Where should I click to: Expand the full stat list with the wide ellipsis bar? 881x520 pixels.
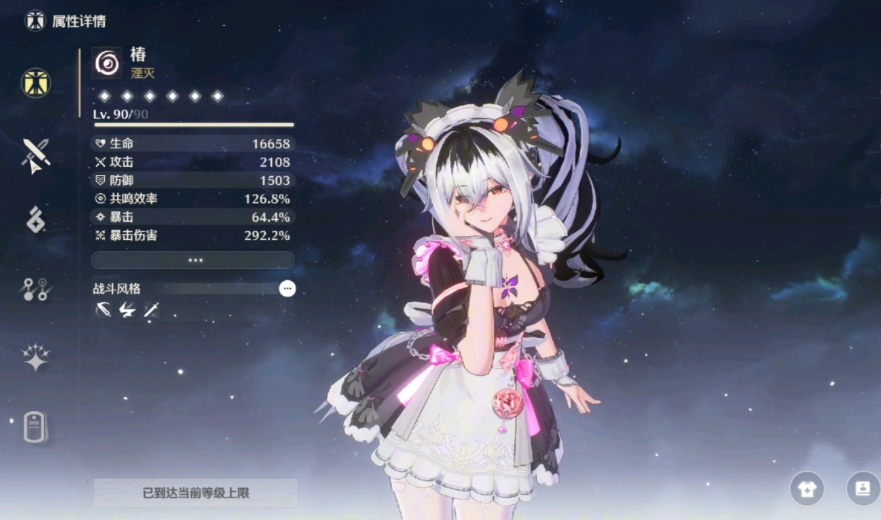click(x=194, y=260)
